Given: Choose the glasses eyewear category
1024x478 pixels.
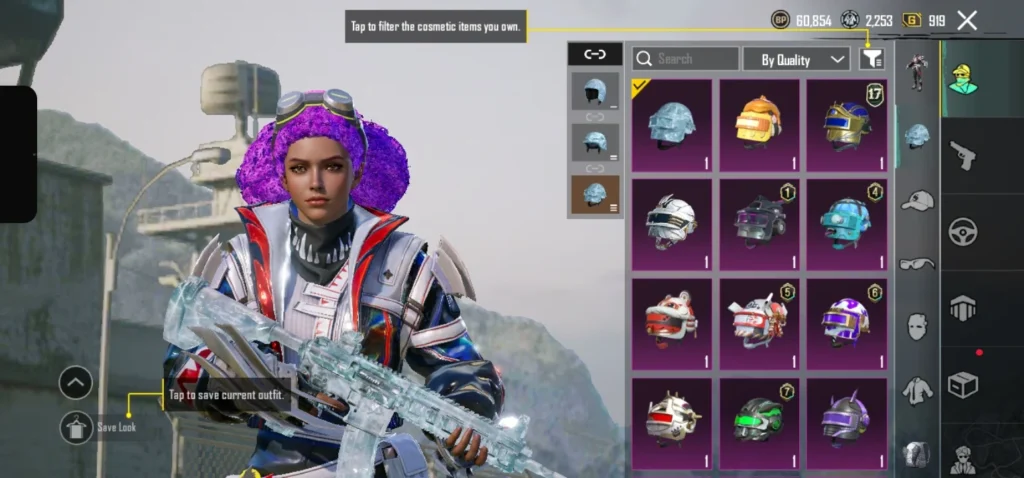Looking at the screenshot, I should click(917, 263).
